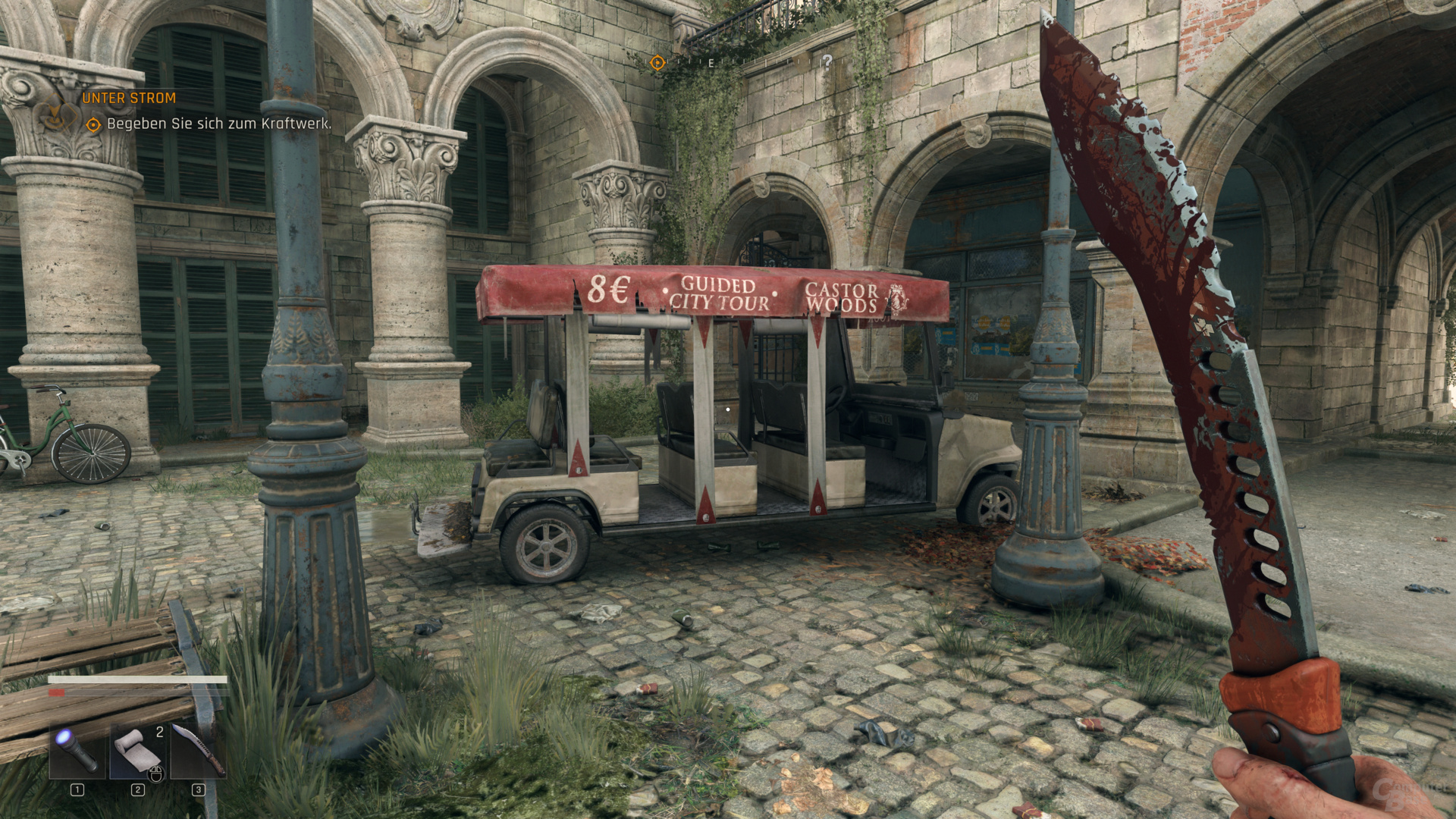Click the Unter Strom quest tracker
The height and width of the screenshot is (819, 1456).
129,98
